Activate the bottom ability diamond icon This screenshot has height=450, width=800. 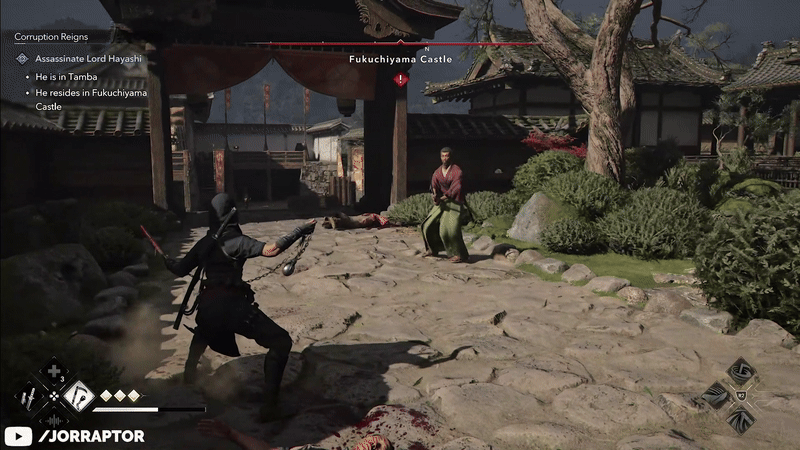(x=741, y=422)
